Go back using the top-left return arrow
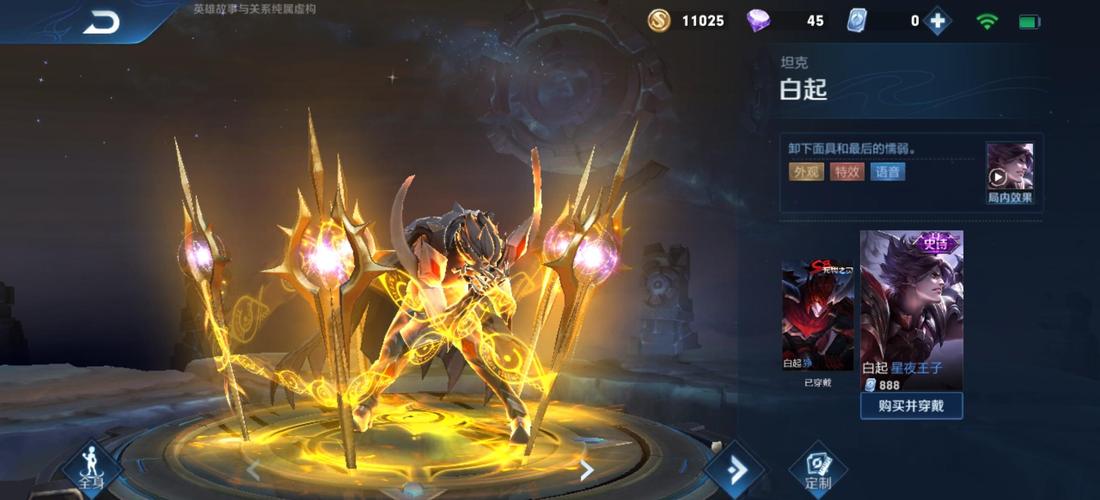Viewport: 1100px width, 500px height. 101,22
